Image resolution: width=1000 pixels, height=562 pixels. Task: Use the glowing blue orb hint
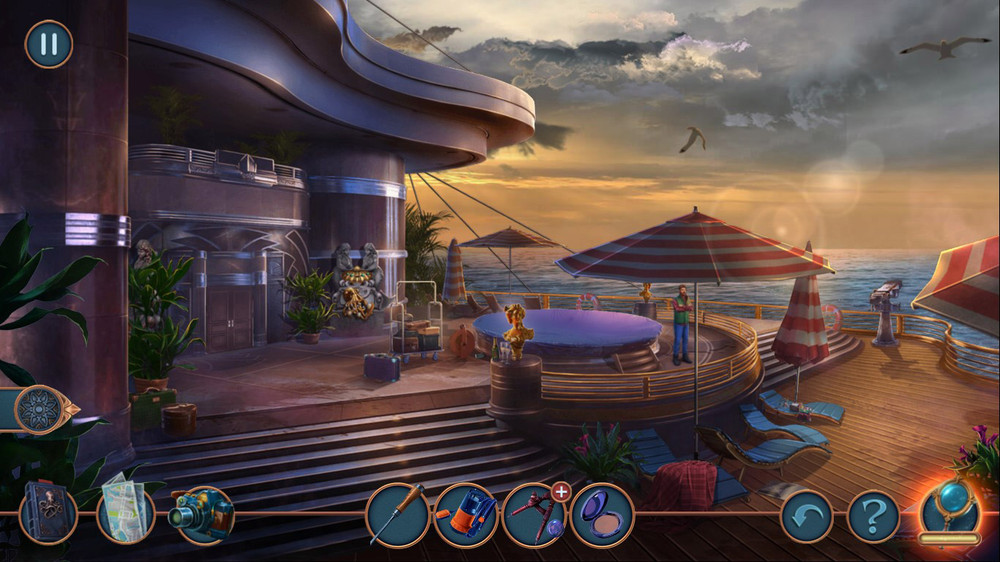[950, 505]
